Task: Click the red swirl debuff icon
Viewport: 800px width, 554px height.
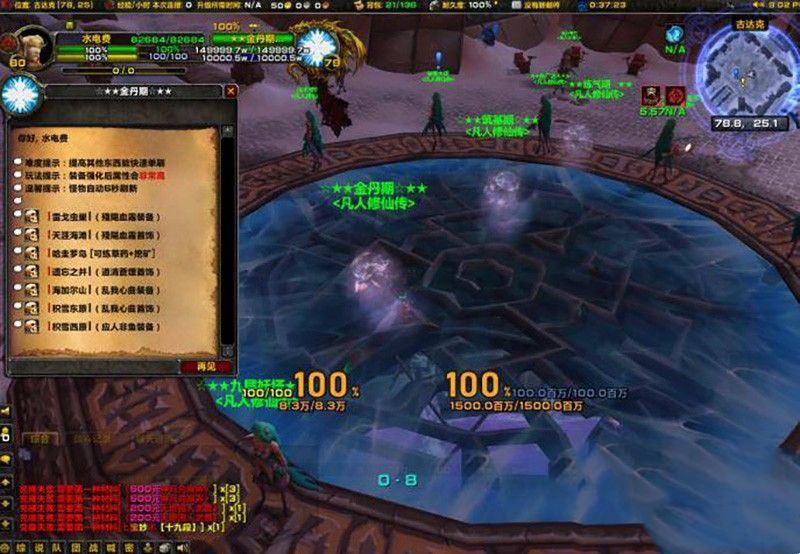Action: tap(677, 95)
